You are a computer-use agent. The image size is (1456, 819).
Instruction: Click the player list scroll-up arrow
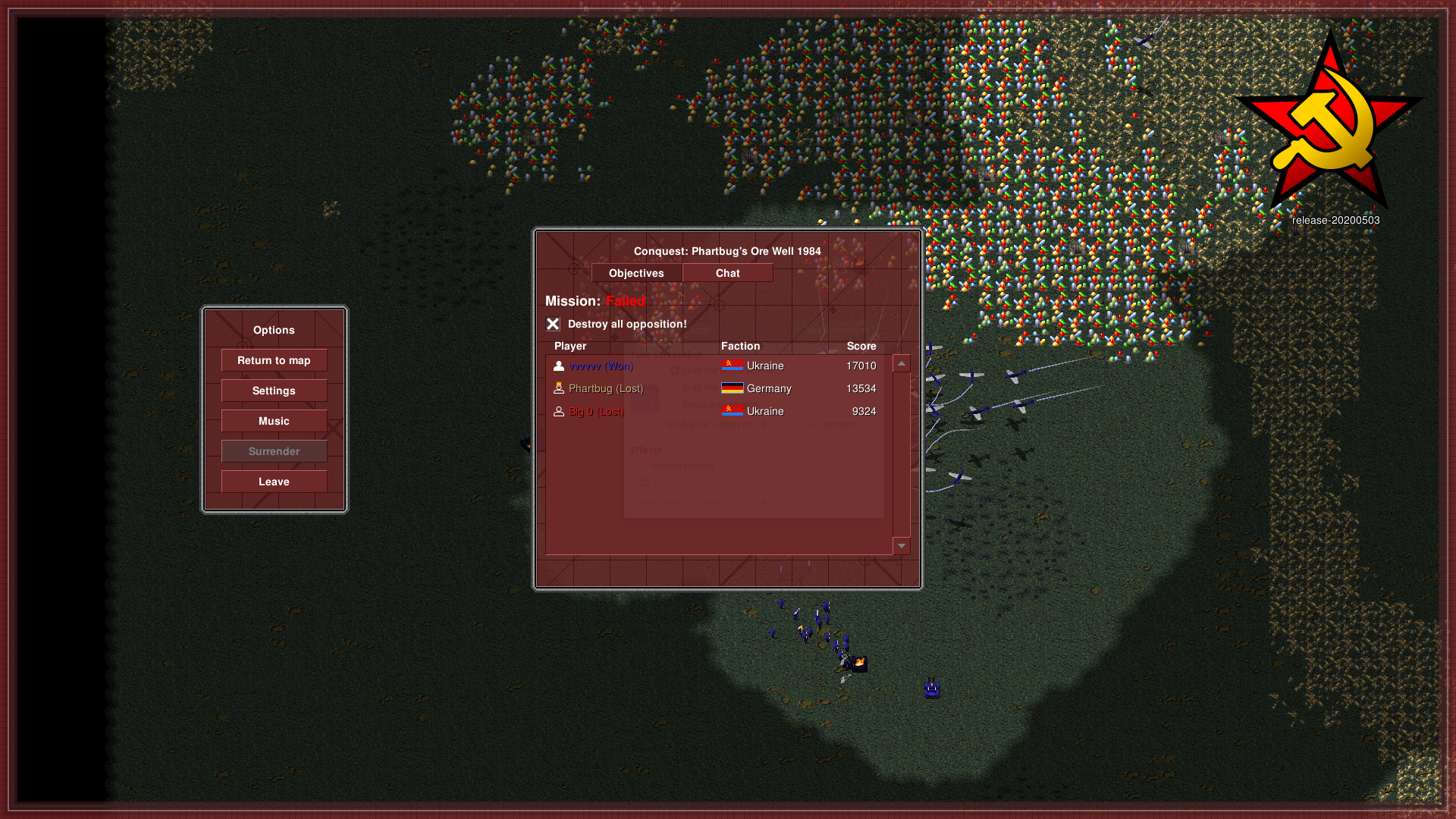coord(902,364)
